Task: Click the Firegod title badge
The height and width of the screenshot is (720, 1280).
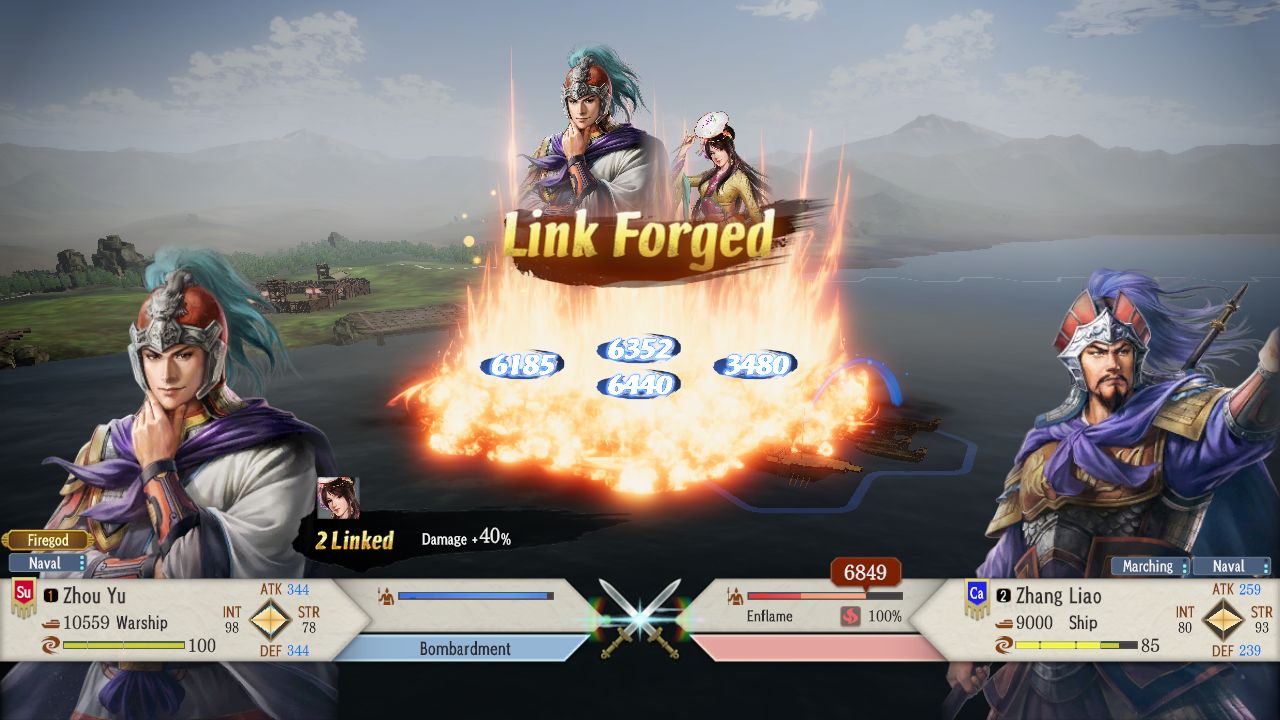Action: tap(46, 539)
